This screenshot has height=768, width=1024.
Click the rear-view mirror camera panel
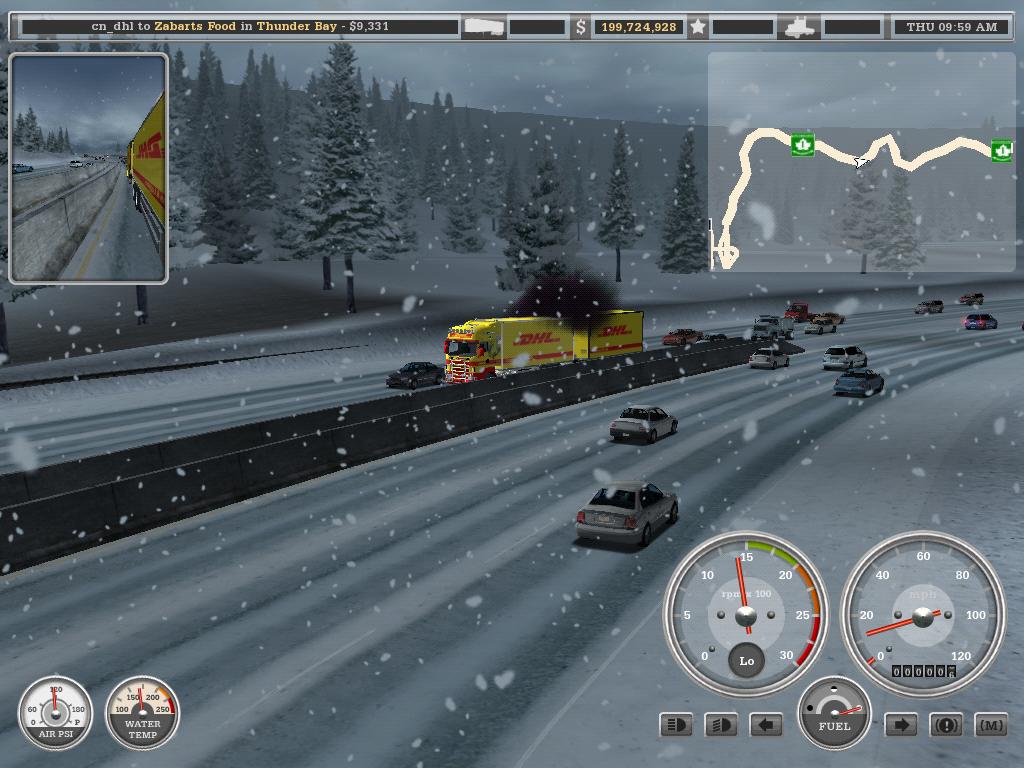(x=88, y=168)
